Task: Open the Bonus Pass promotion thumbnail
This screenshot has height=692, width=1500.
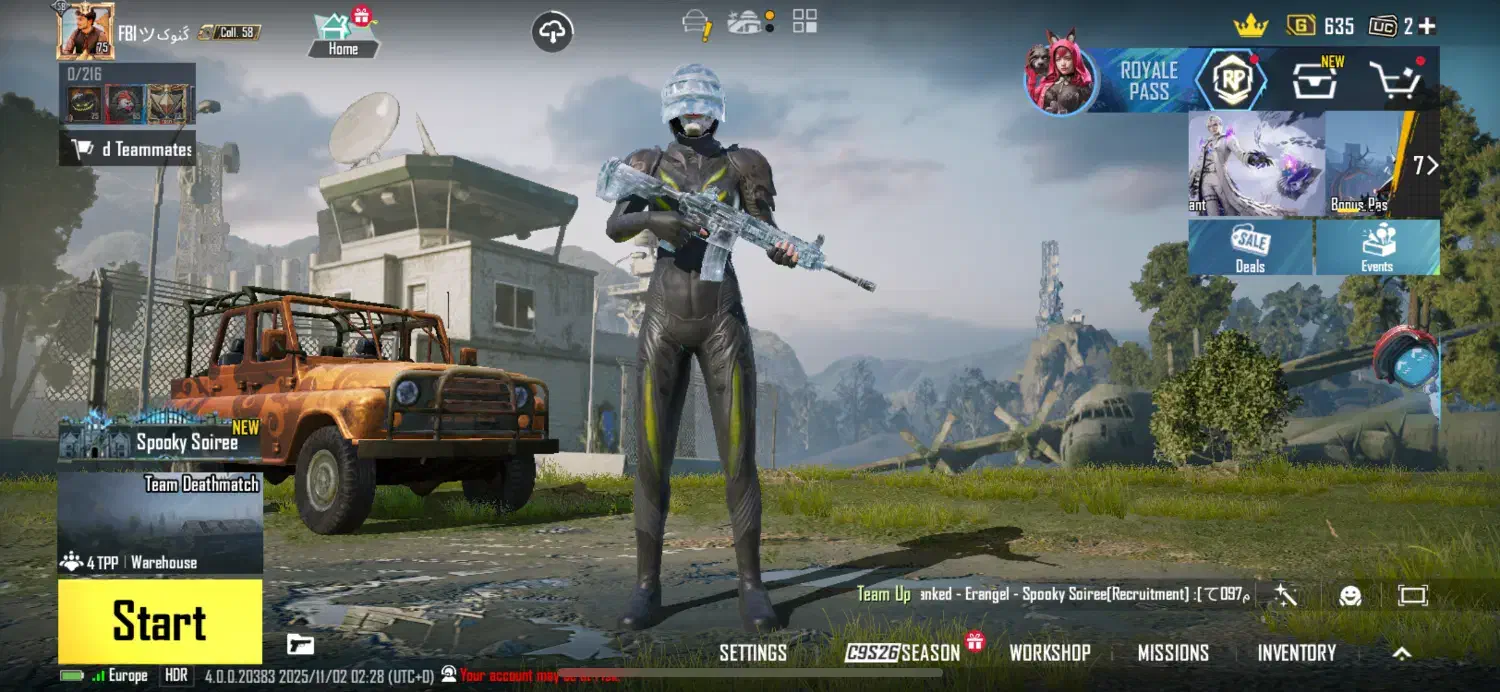Action: [1361, 164]
